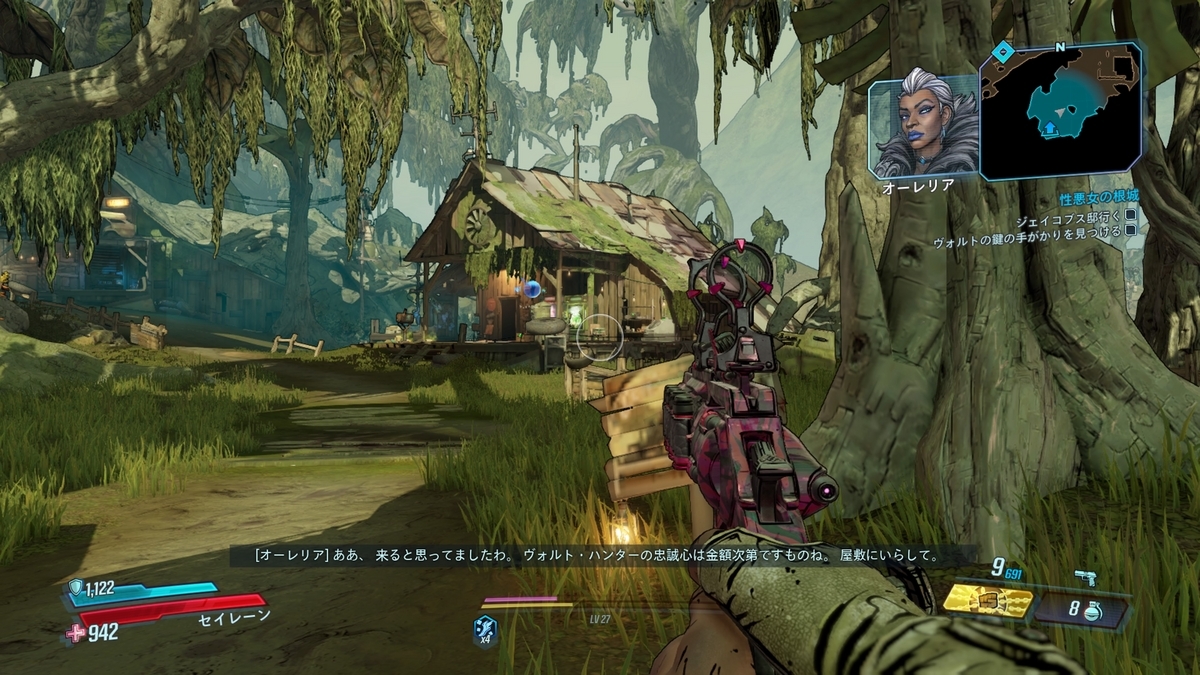The image size is (1200, 675).
Task: Click the blue shield icon
Action: coord(76,588)
